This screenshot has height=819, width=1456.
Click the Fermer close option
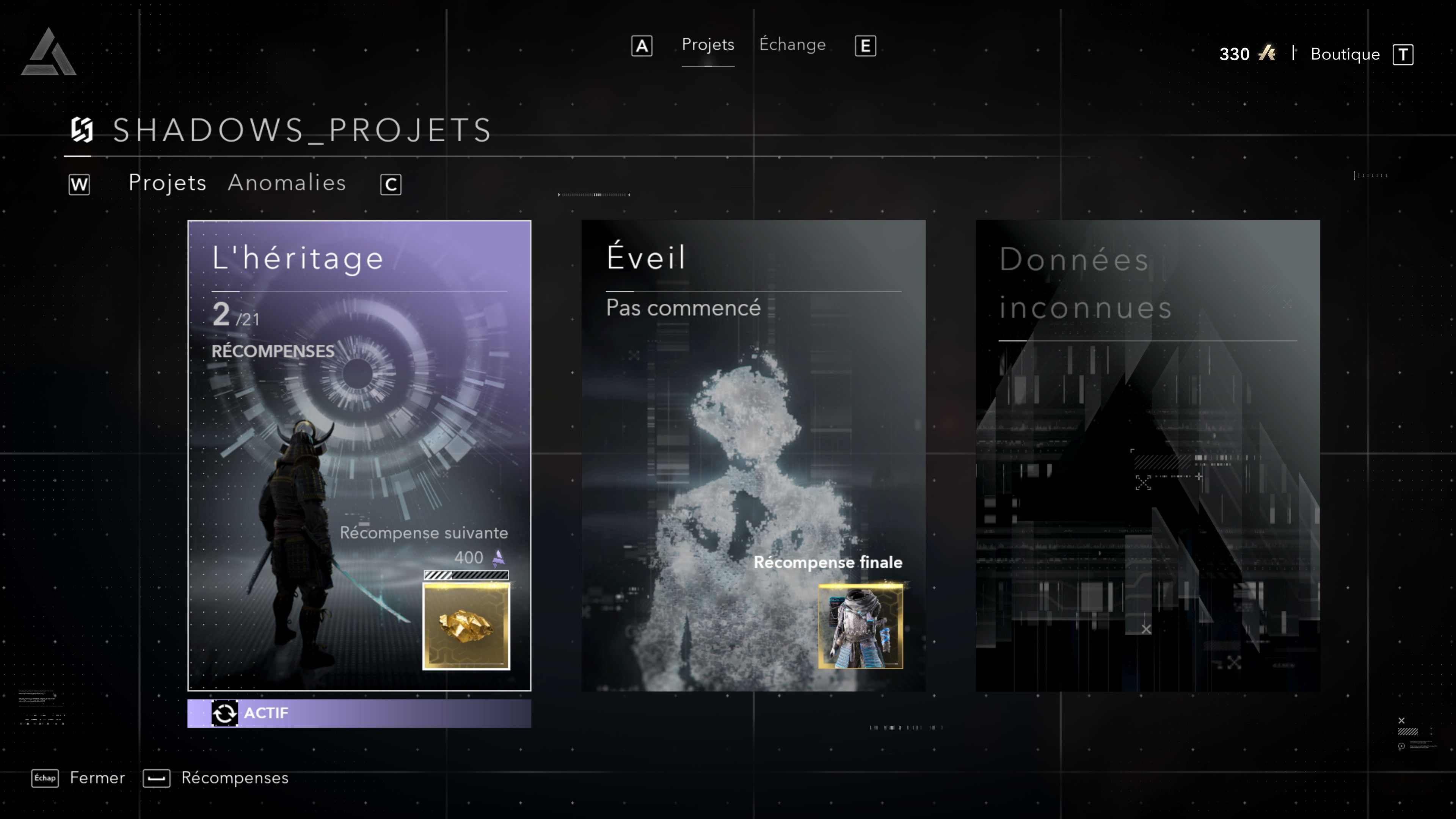pos(97,778)
